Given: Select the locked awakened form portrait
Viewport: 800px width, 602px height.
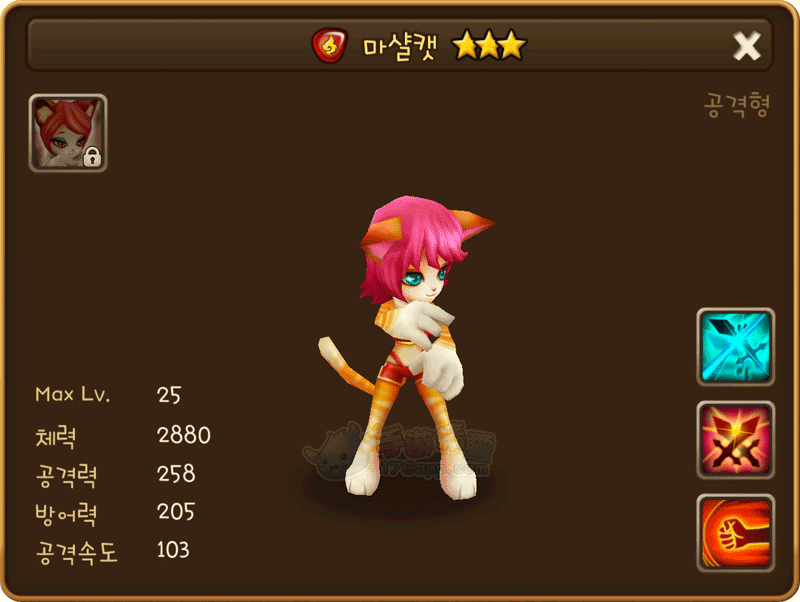Looking at the screenshot, I should click(x=68, y=133).
